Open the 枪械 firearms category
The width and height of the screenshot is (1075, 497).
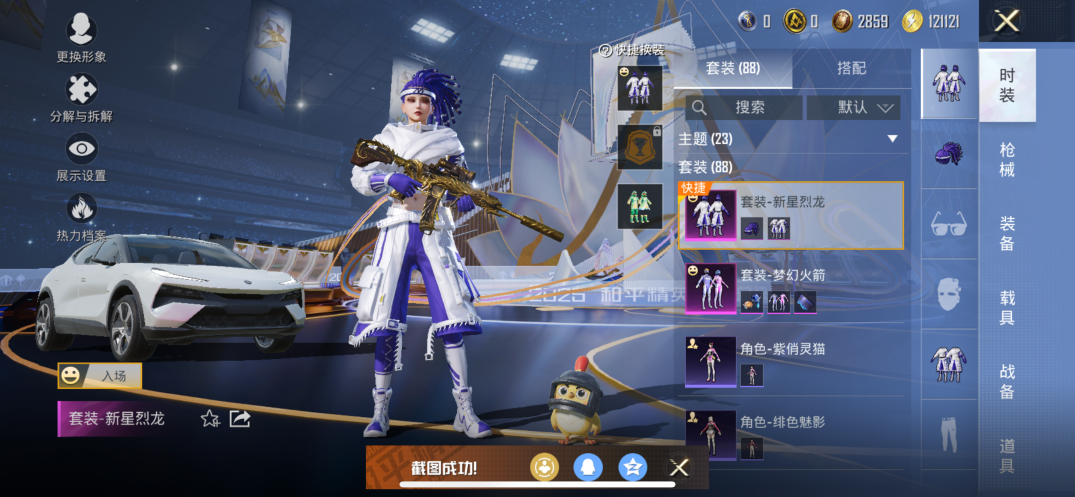[1006, 160]
